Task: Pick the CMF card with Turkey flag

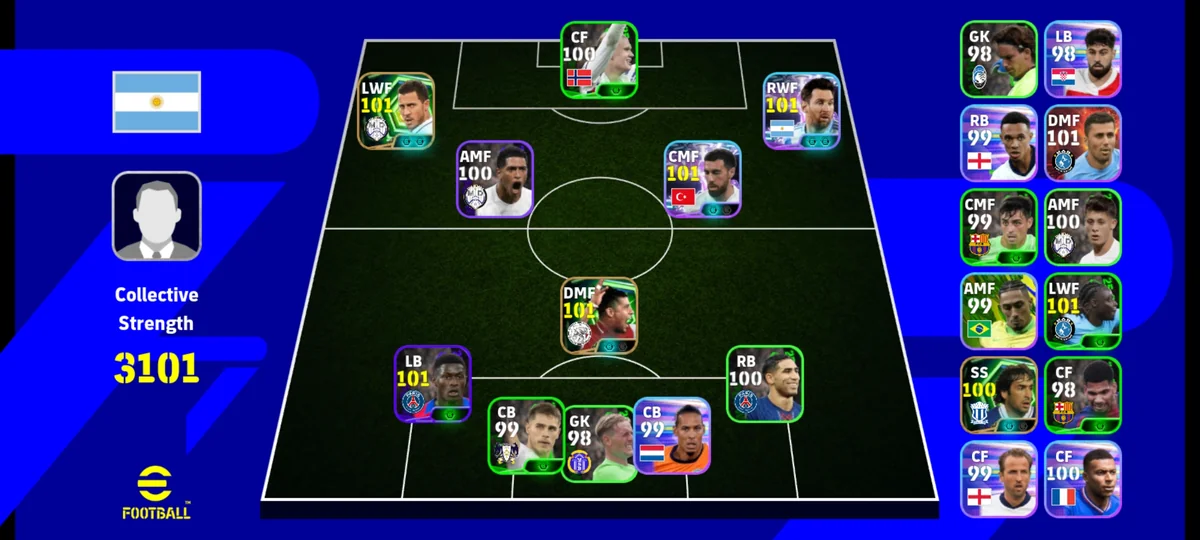Action: pyautogui.click(x=702, y=179)
